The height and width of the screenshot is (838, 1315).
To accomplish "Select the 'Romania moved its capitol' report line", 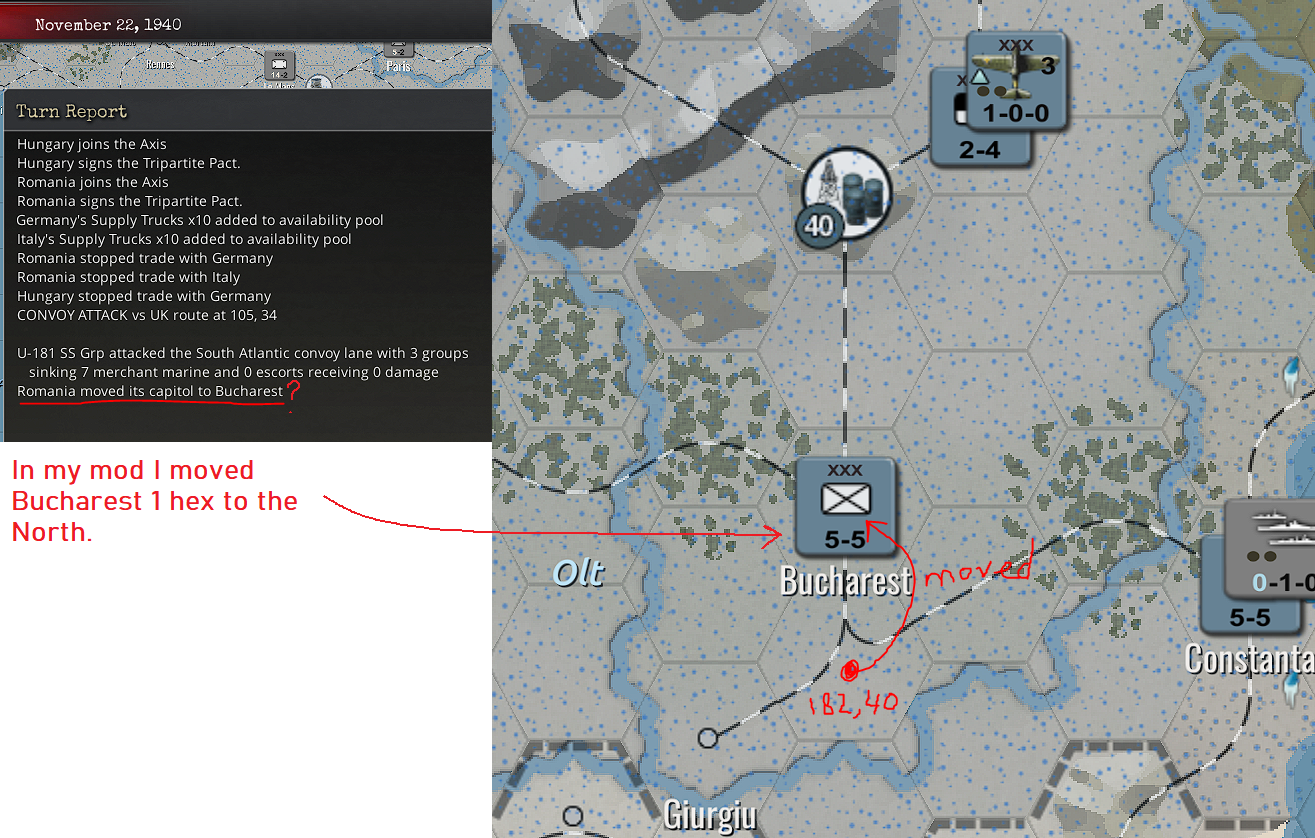I will tap(148, 391).
